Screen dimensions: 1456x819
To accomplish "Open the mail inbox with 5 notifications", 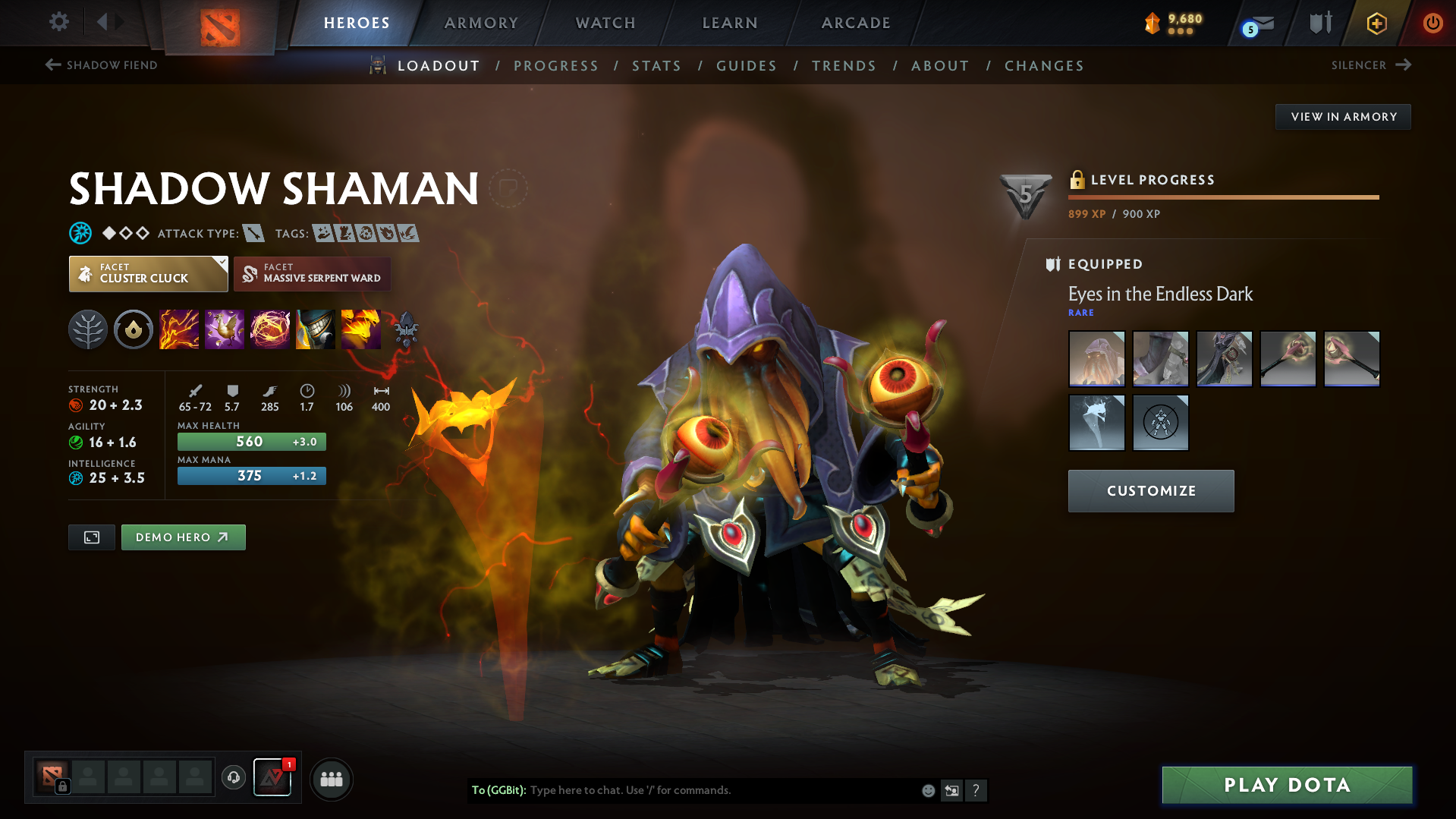I will [1254, 23].
